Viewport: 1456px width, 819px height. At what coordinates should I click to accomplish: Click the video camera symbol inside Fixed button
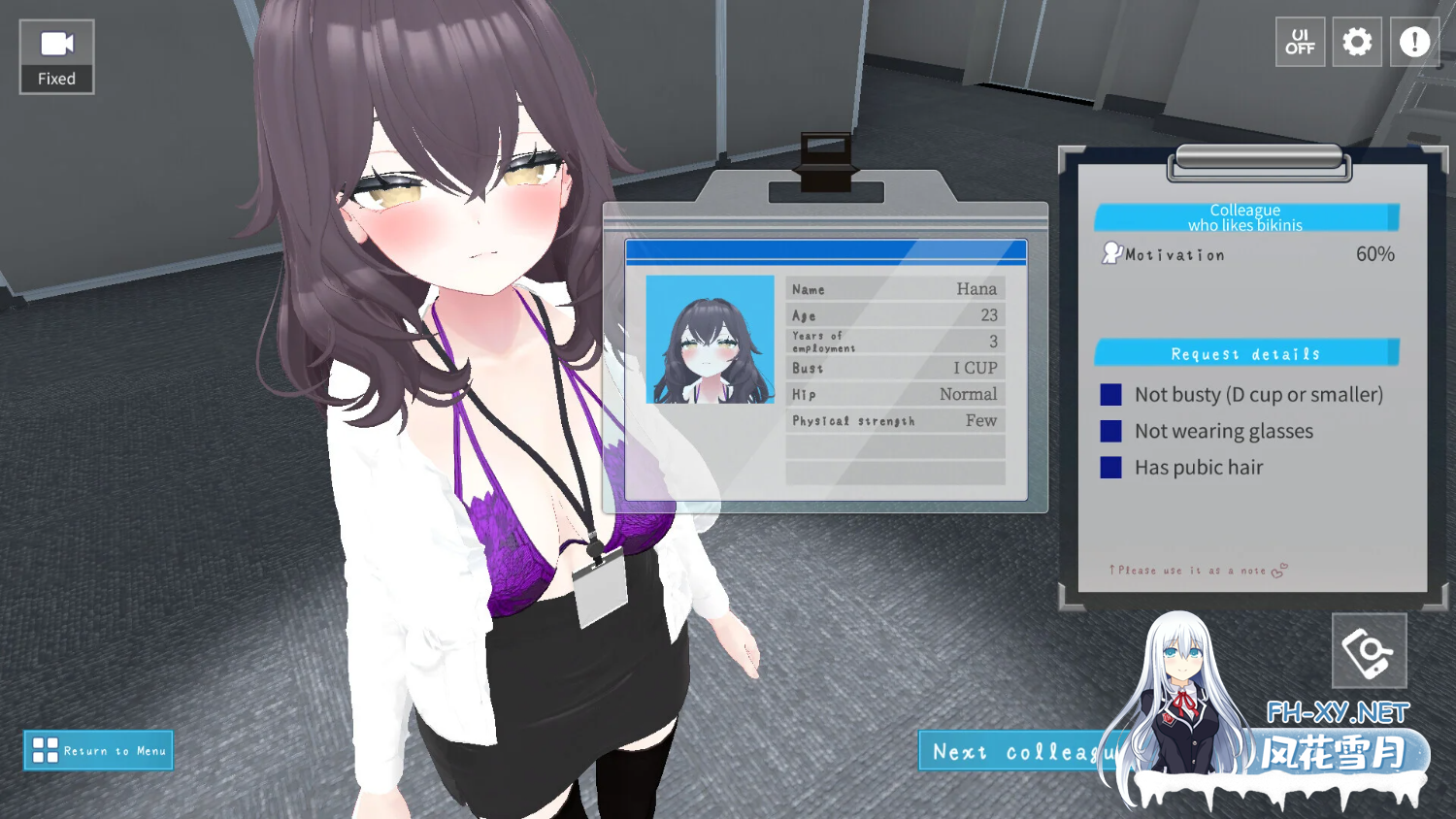55,42
